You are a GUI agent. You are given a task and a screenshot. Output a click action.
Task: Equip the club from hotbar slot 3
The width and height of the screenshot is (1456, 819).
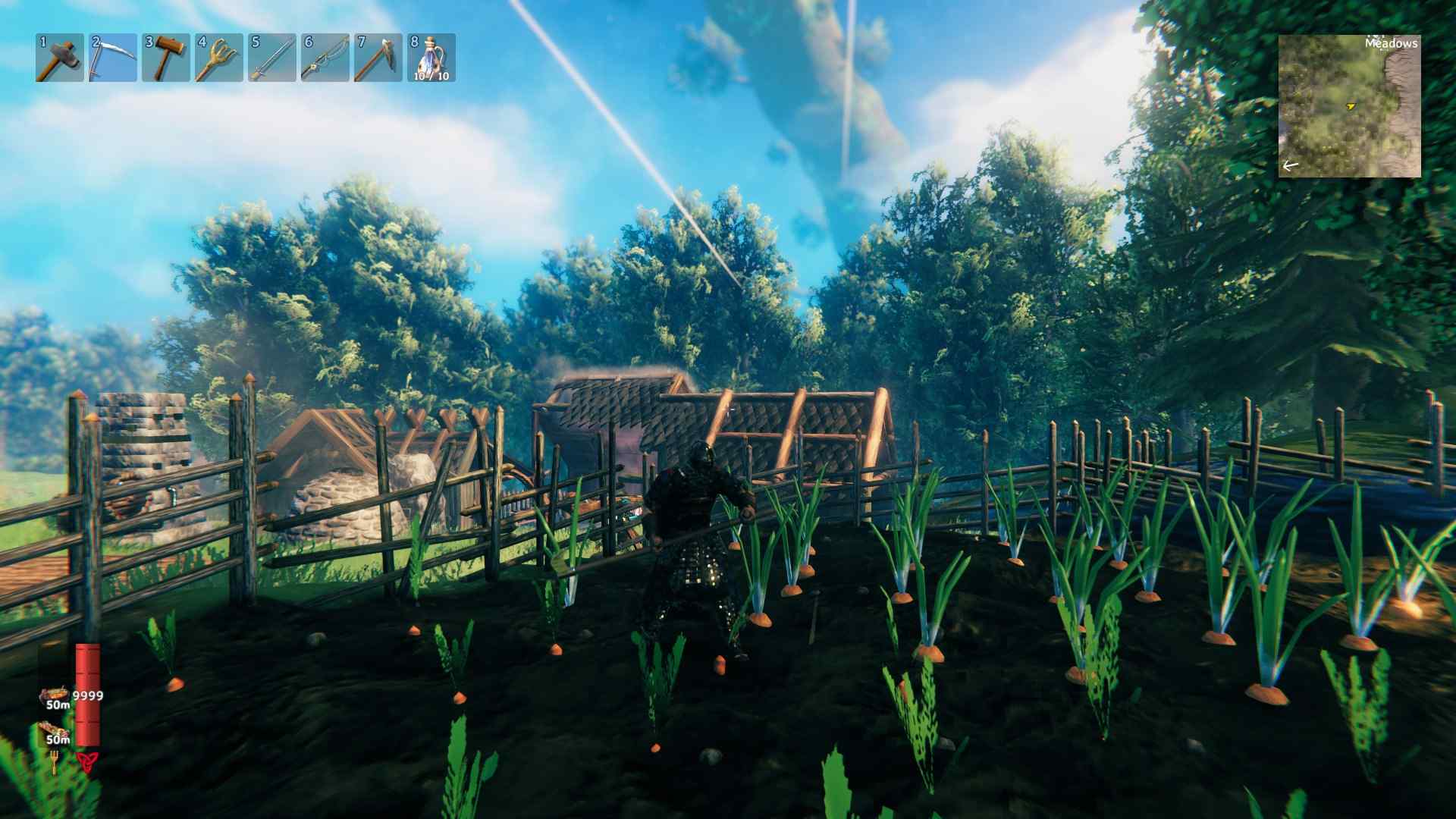tap(166, 57)
